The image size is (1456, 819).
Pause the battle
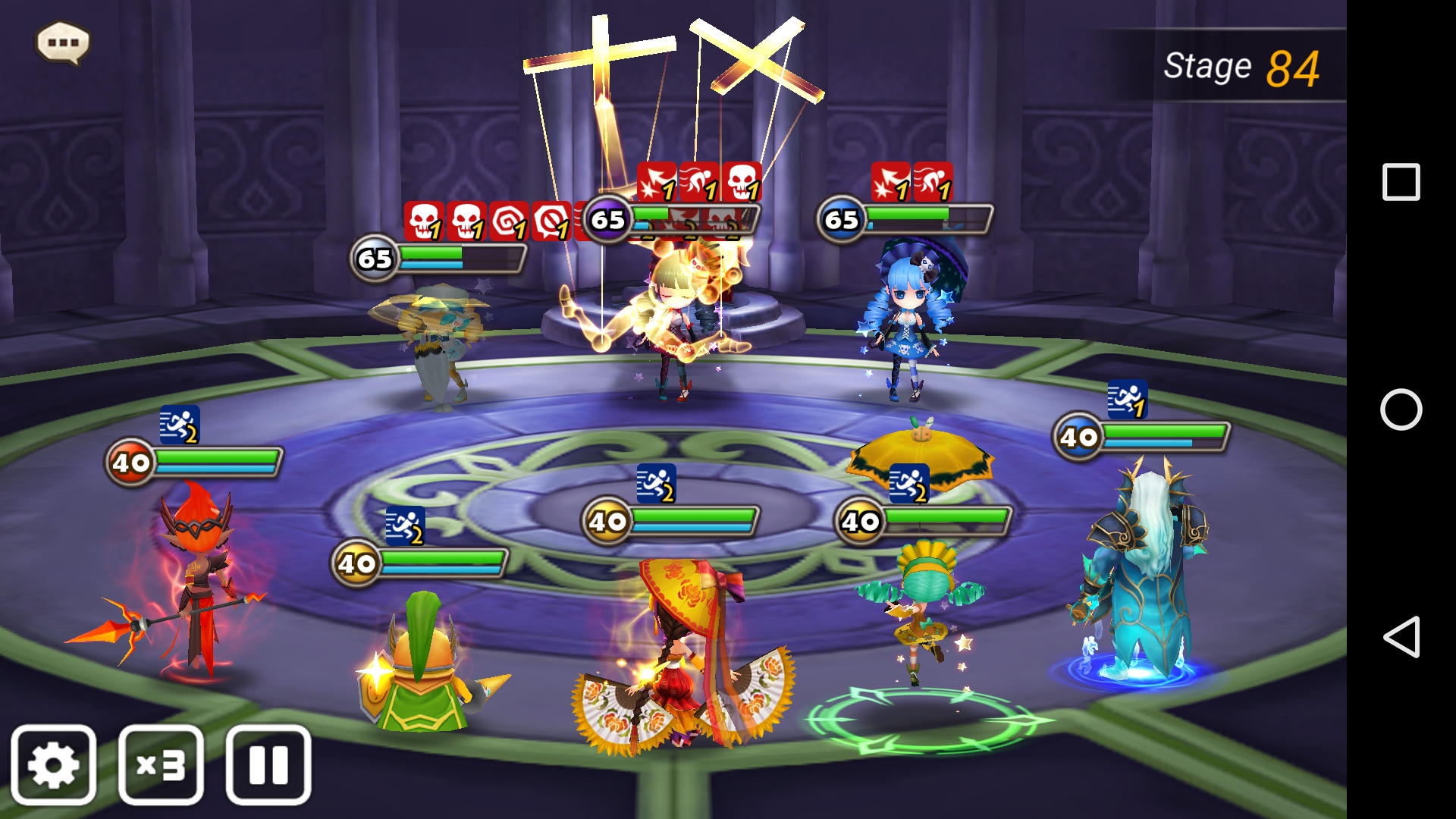[x=268, y=764]
